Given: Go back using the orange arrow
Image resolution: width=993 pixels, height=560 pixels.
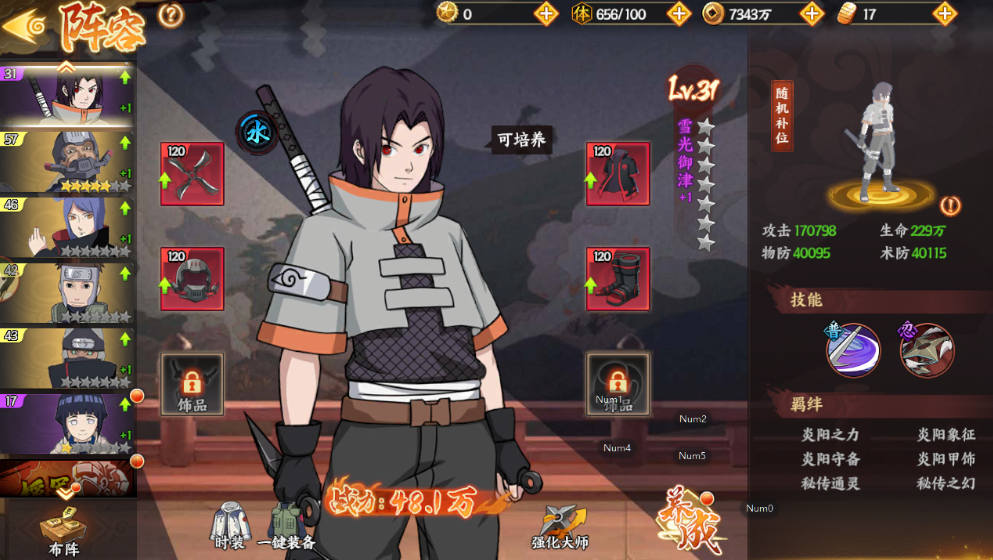Looking at the screenshot, I should 24,24.
